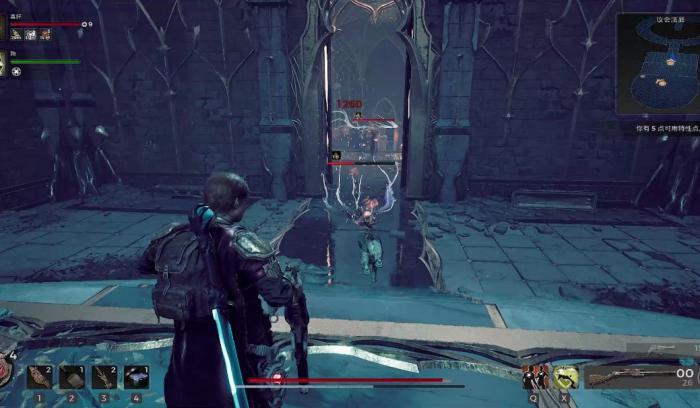The image size is (700, 408).
Task: Use the item in hotbar slot 2
Action: 71,376
